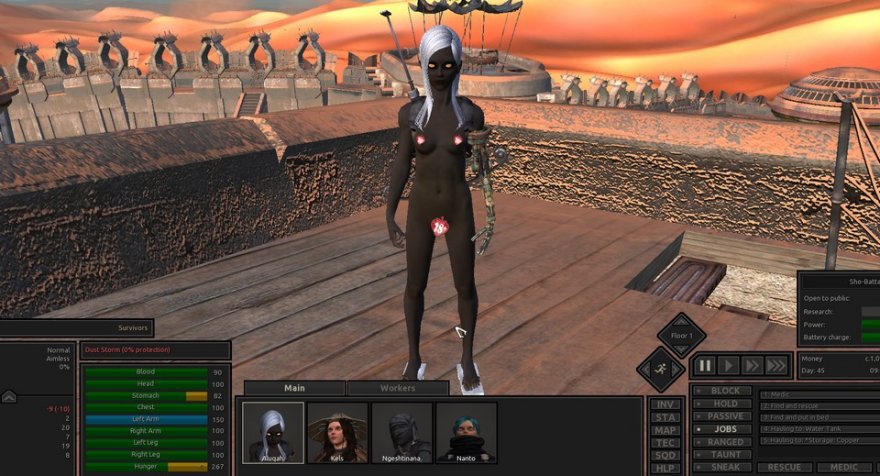Open the SQD squad panel
880x476 pixels.
click(665, 455)
